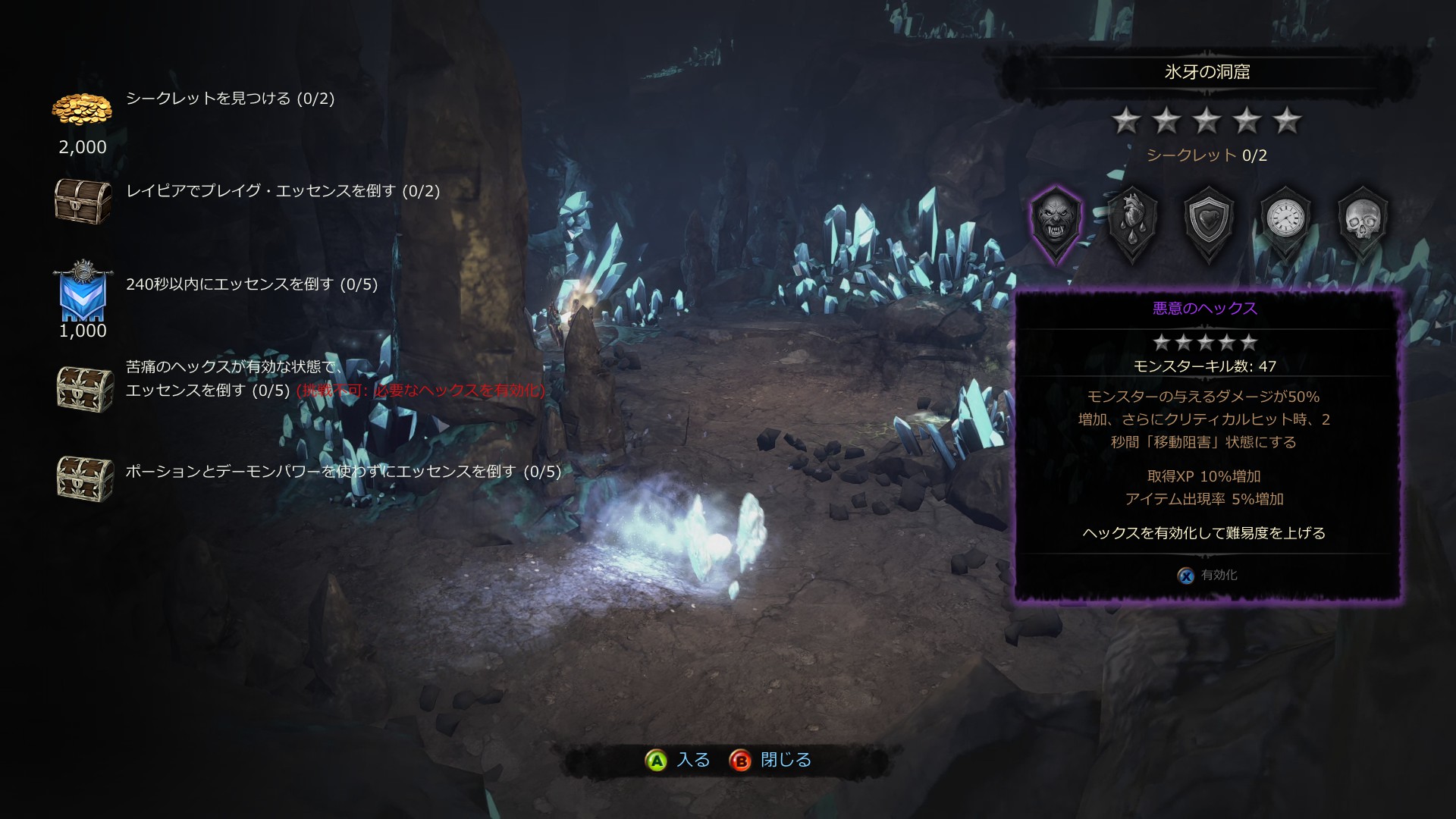Choose the 240秒以内 essence challenge
This screenshot has height=819, width=1456.
pyautogui.click(x=251, y=284)
